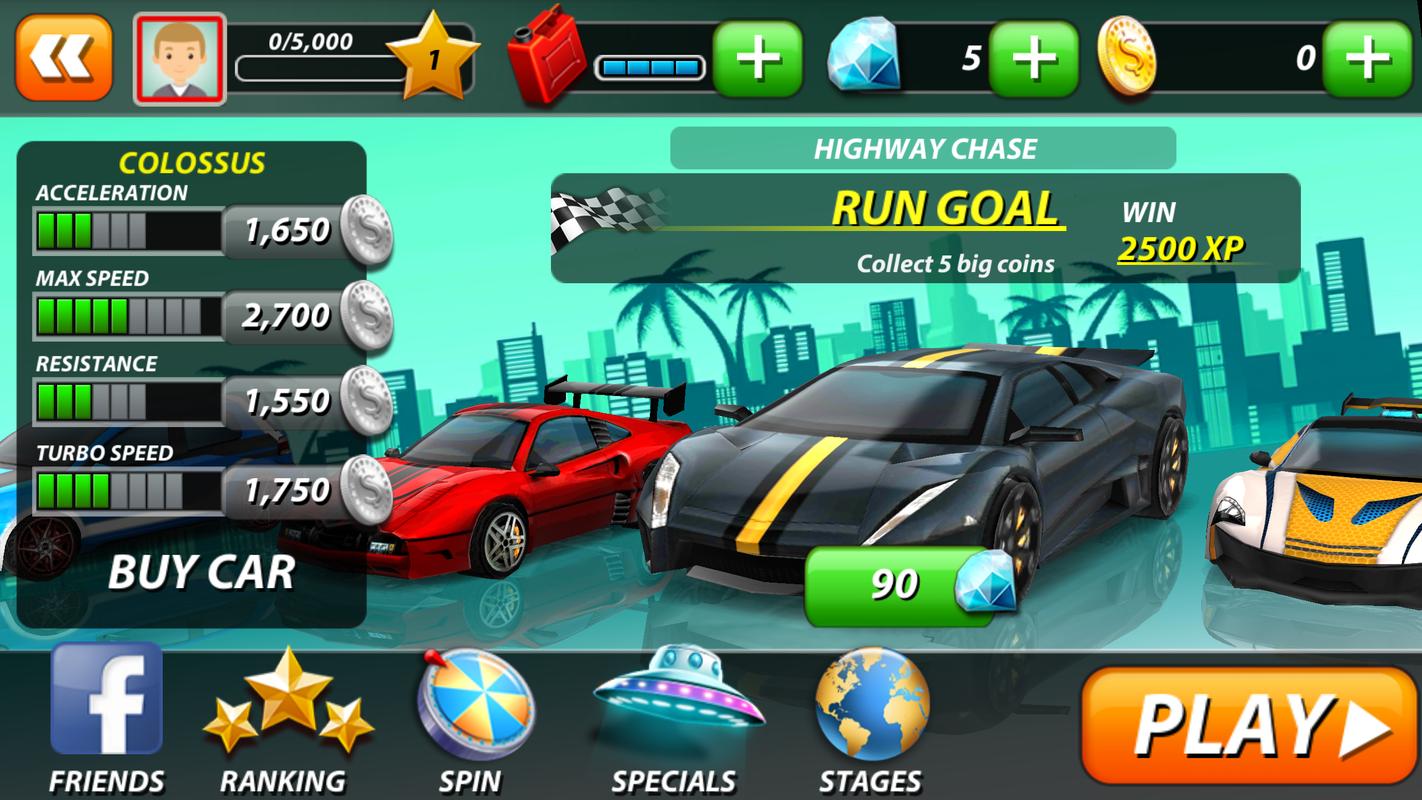
Task: Go back with the orange arrow button
Action: 63,58
